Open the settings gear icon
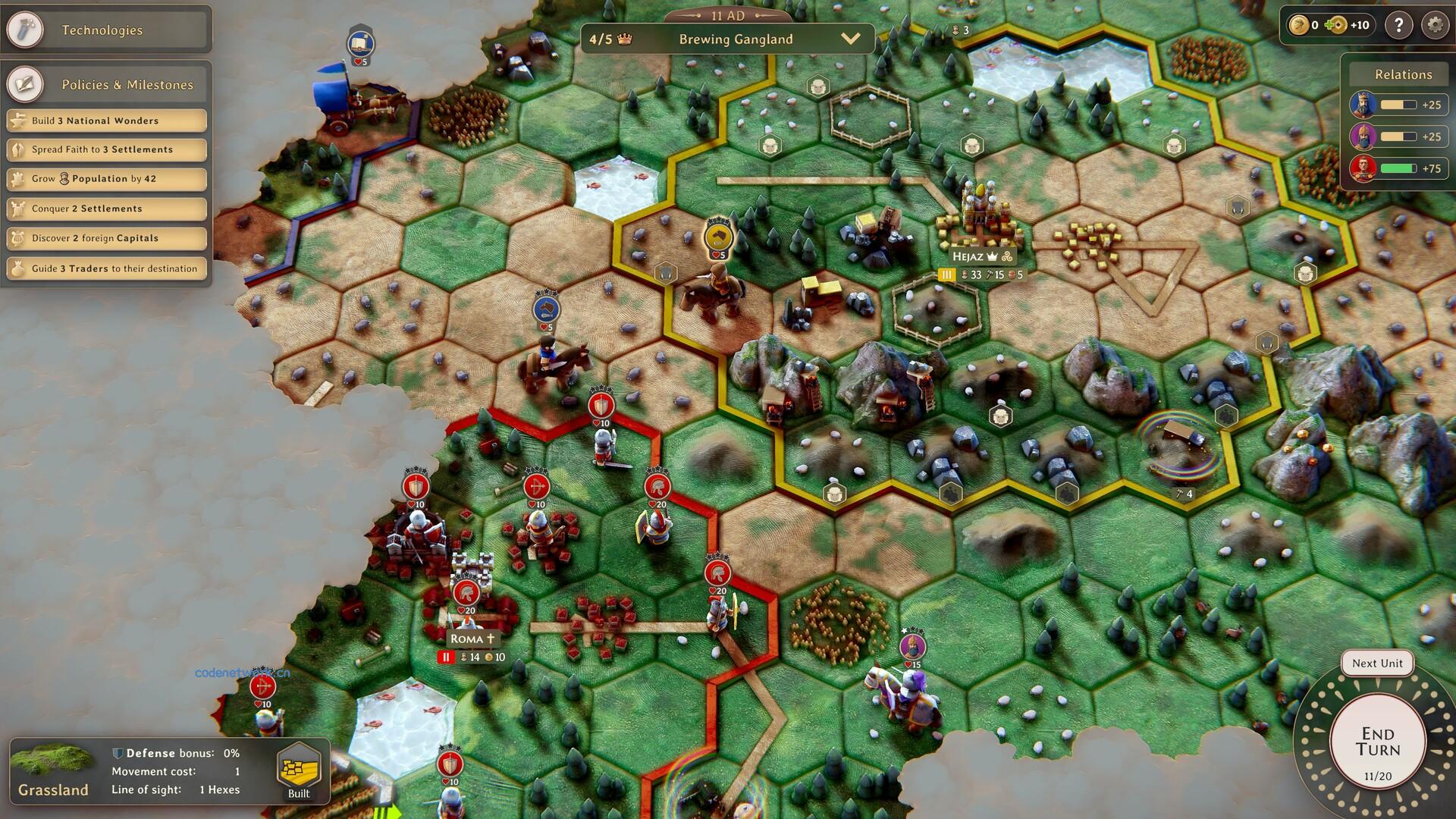This screenshot has height=819, width=1456. (x=1434, y=25)
